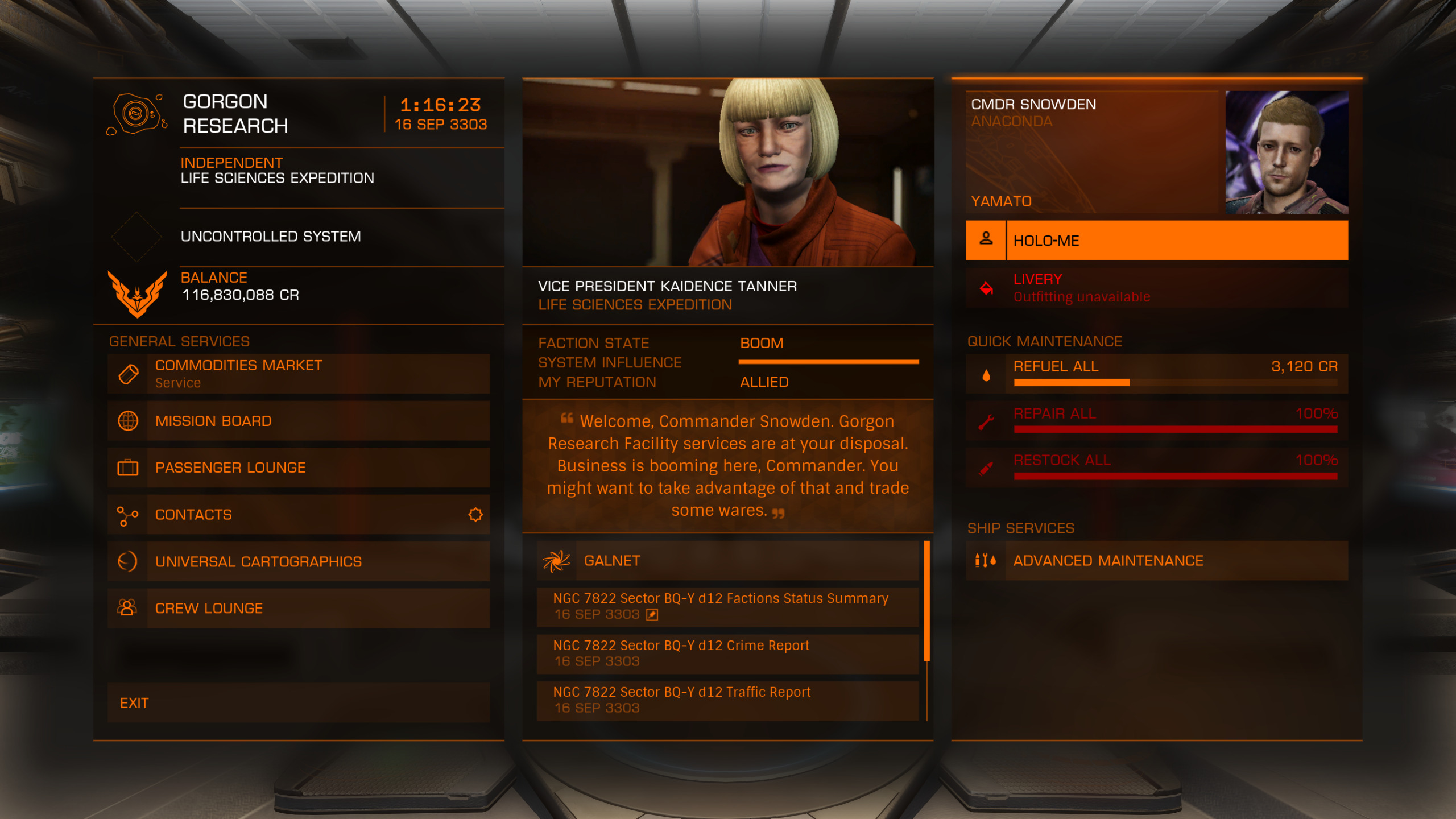
Task: Open Advanced Maintenance
Action: 1156,561
